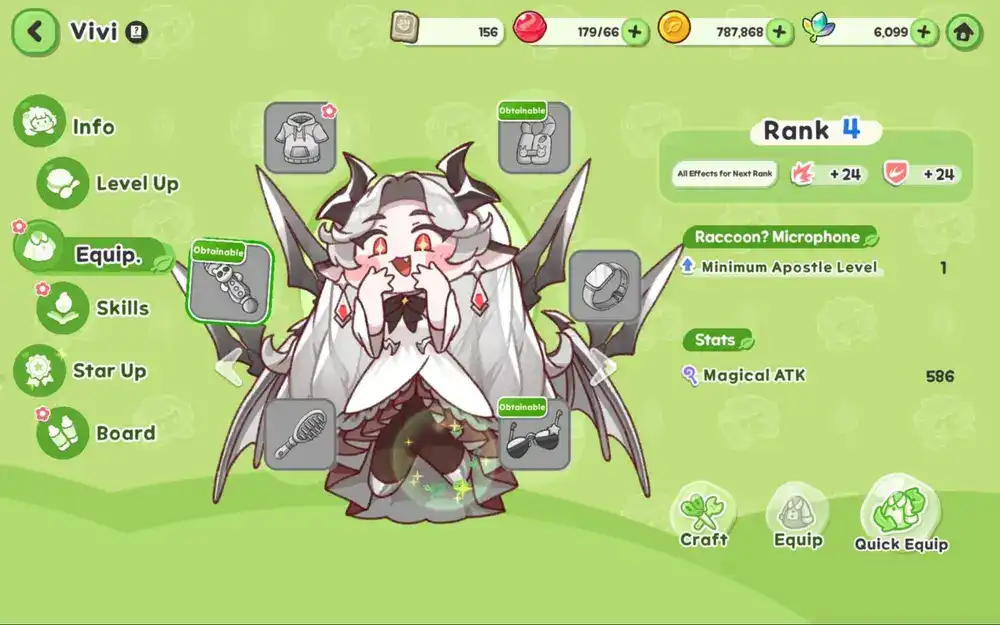Use the Quick Equip button
1000x625 pixels.
(901, 514)
